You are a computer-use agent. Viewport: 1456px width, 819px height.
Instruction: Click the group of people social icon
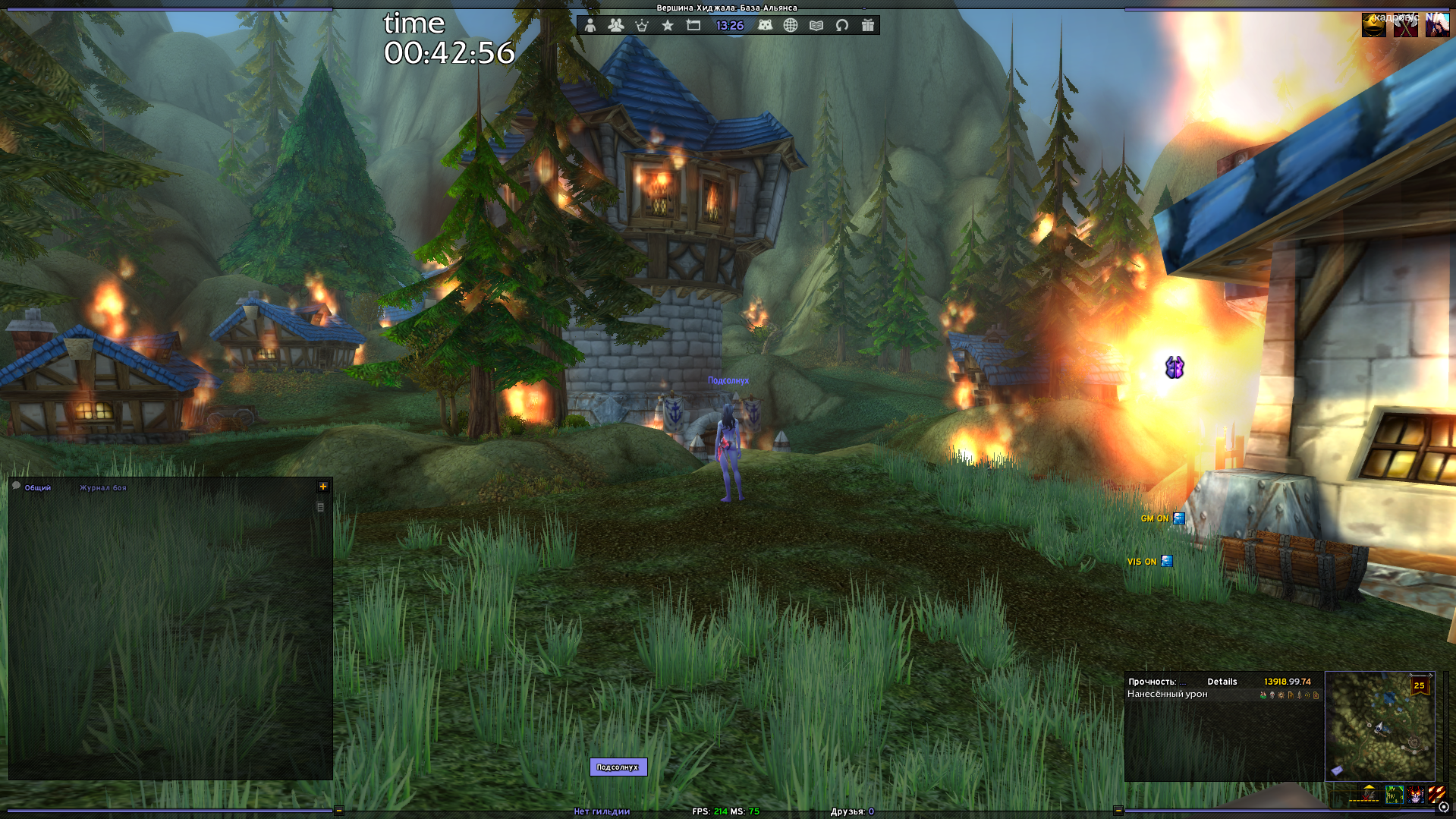[615, 25]
